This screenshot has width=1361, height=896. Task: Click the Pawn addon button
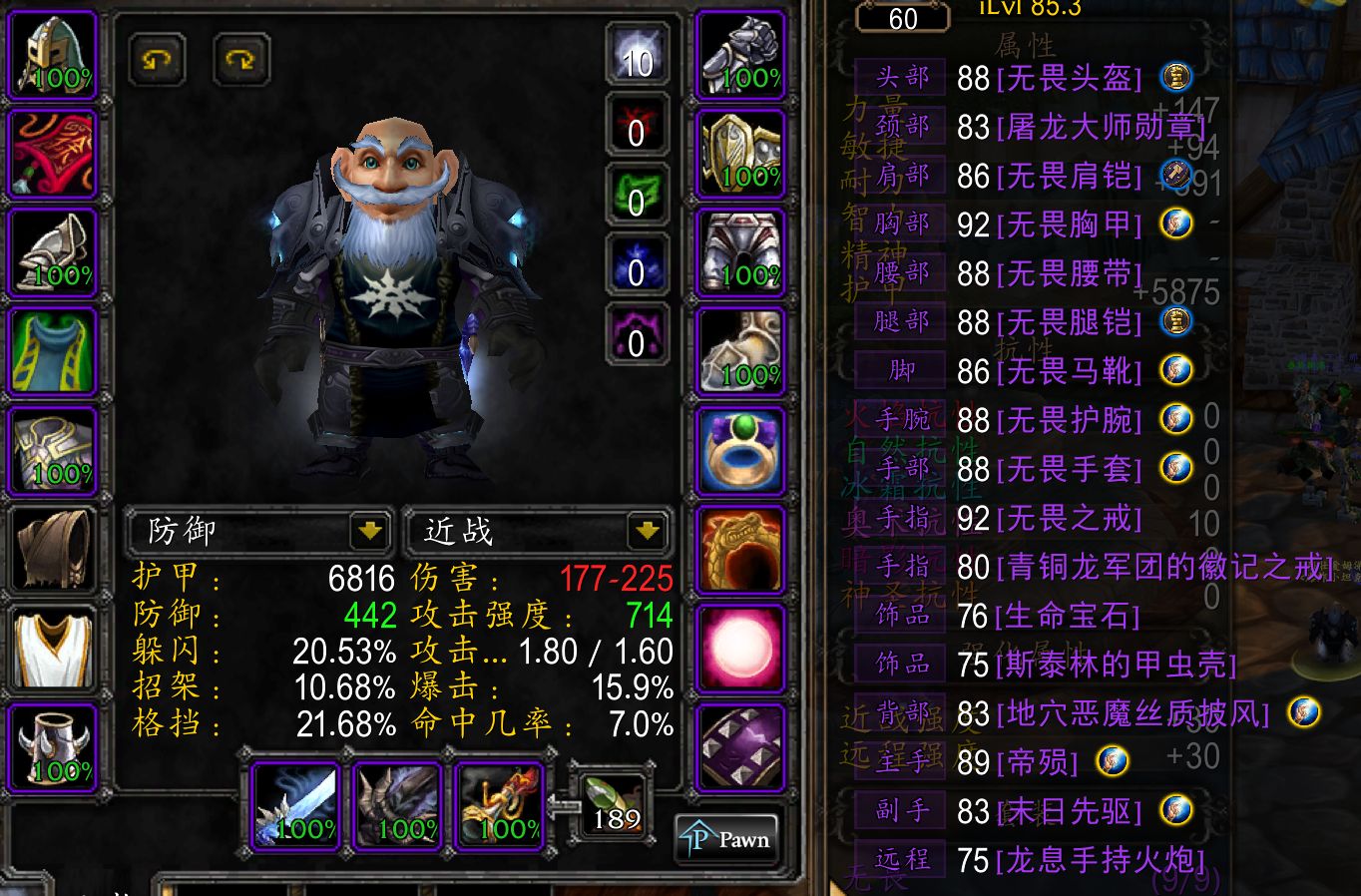click(x=727, y=838)
